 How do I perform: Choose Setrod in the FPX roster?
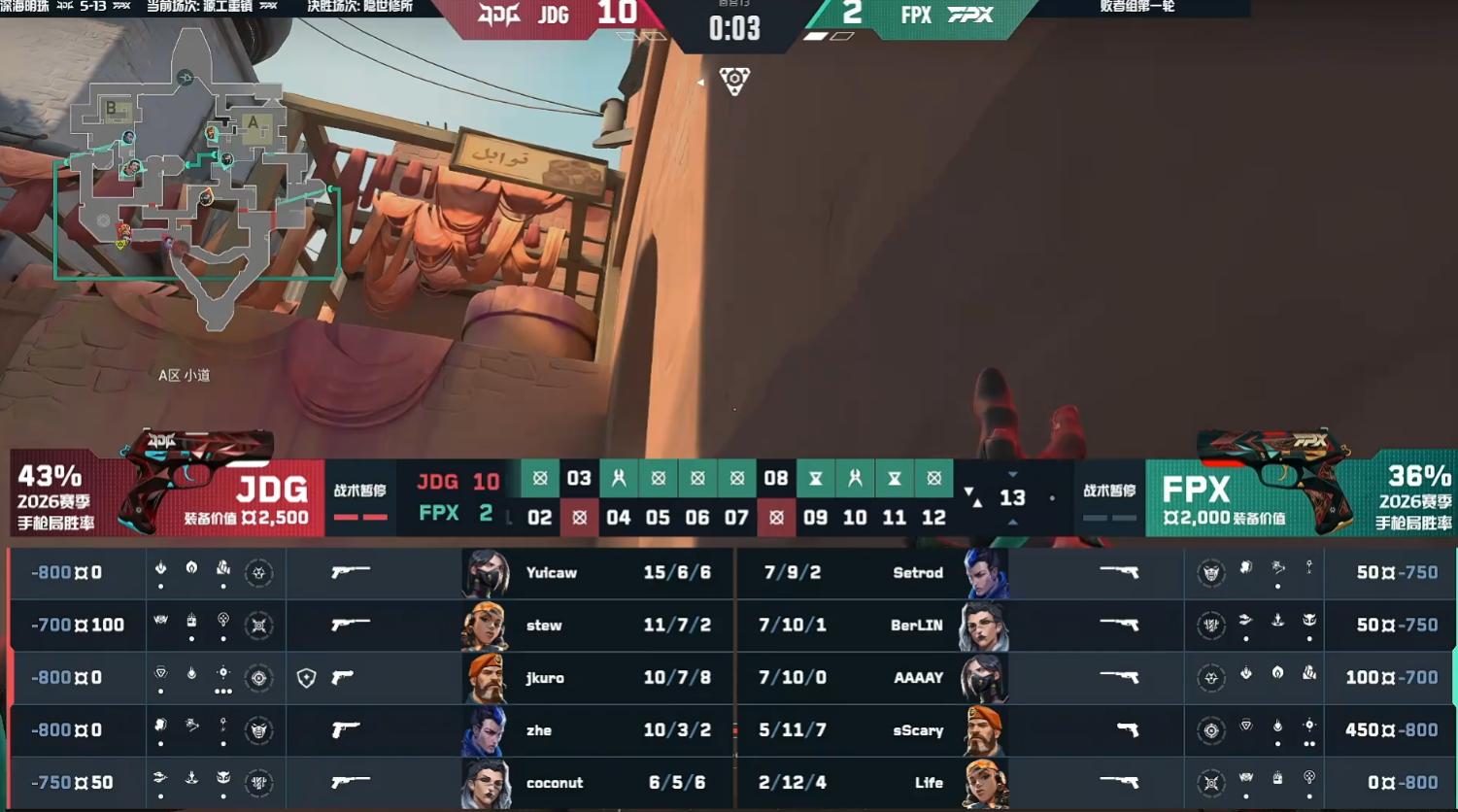point(917,573)
